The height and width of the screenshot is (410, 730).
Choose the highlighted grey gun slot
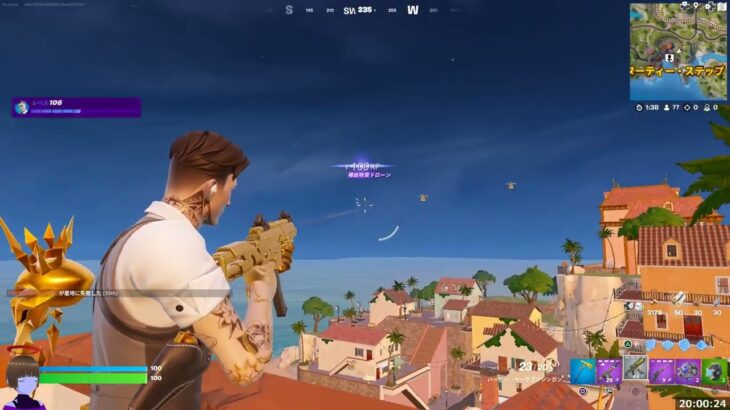(x=635, y=371)
